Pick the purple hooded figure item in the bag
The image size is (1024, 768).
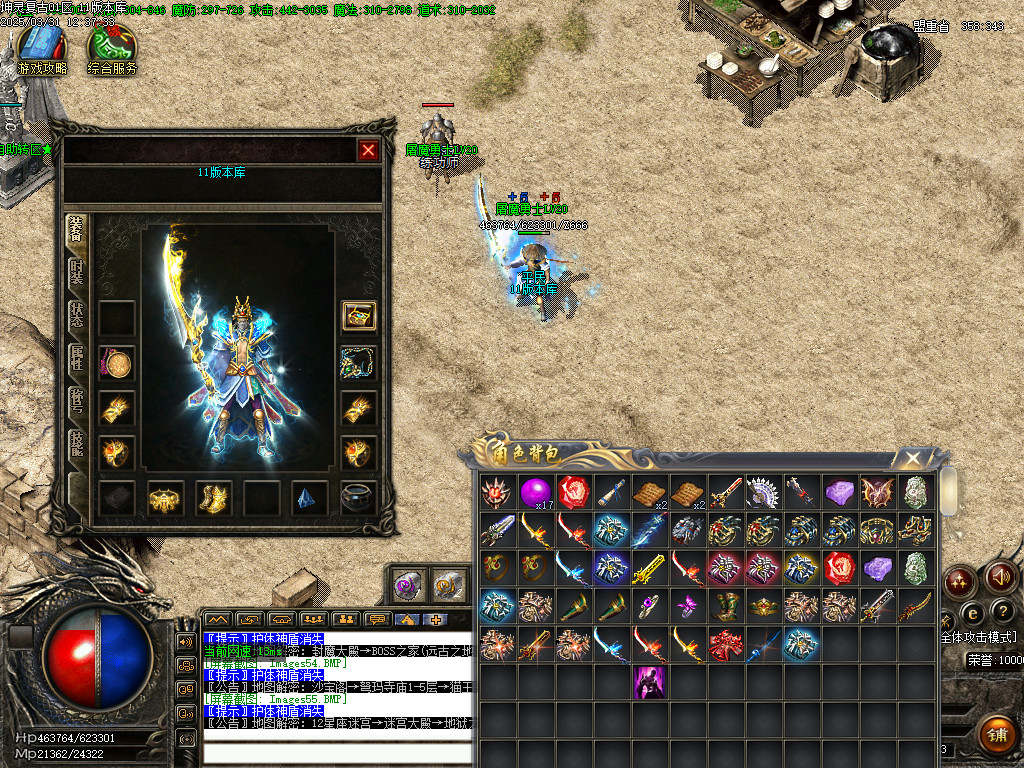click(x=651, y=683)
